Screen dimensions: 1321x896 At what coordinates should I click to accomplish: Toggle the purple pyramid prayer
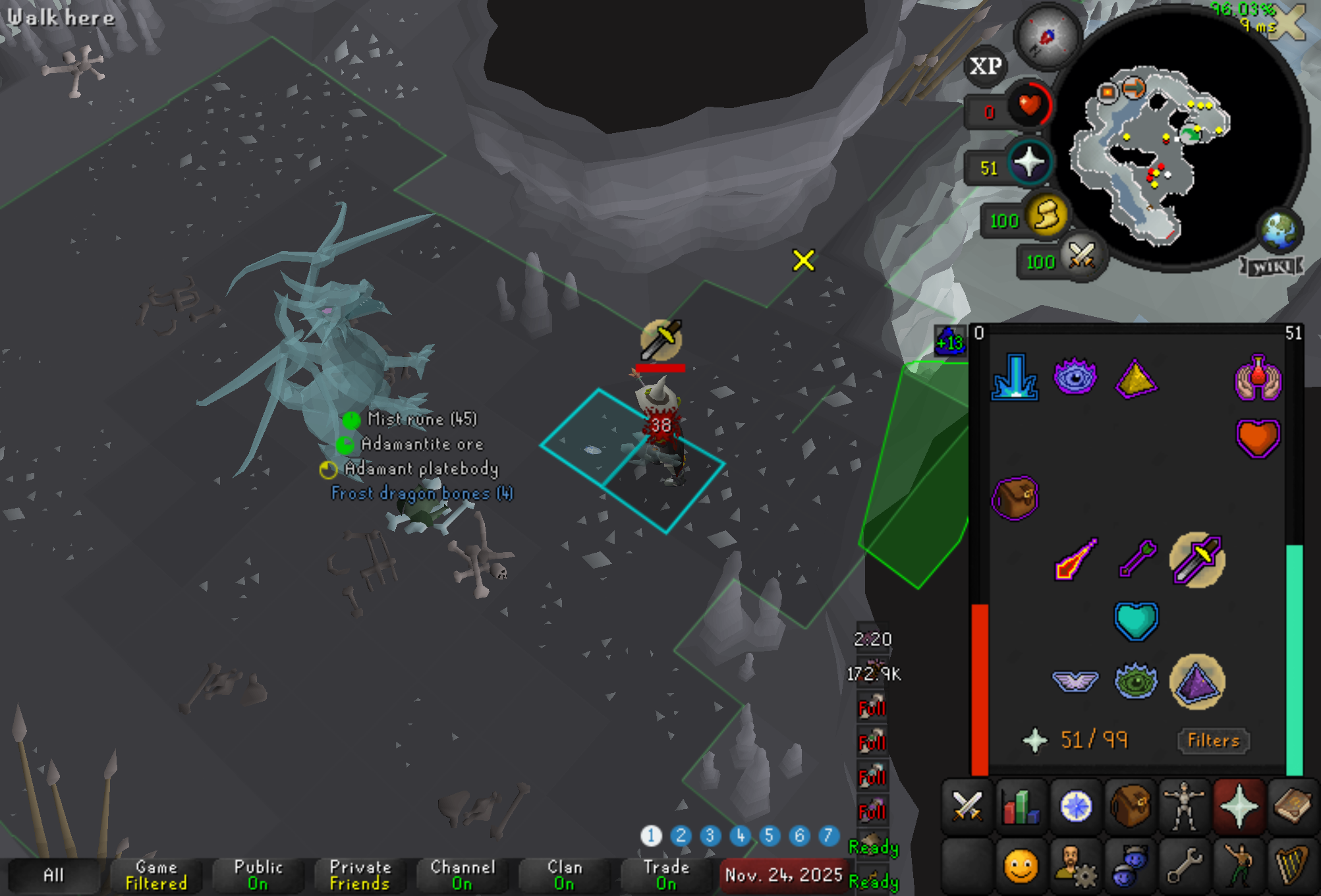point(1197,682)
